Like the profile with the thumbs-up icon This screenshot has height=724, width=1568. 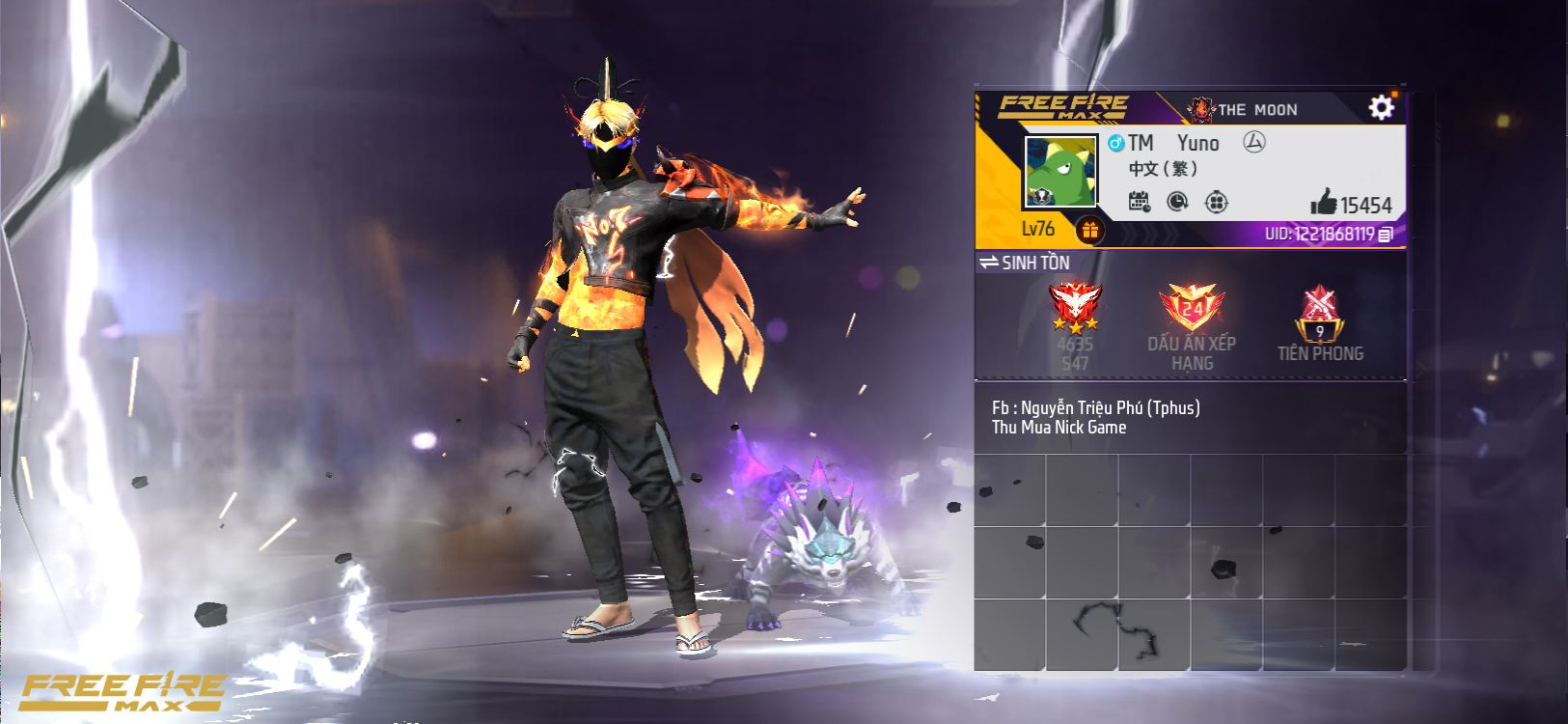1324,202
